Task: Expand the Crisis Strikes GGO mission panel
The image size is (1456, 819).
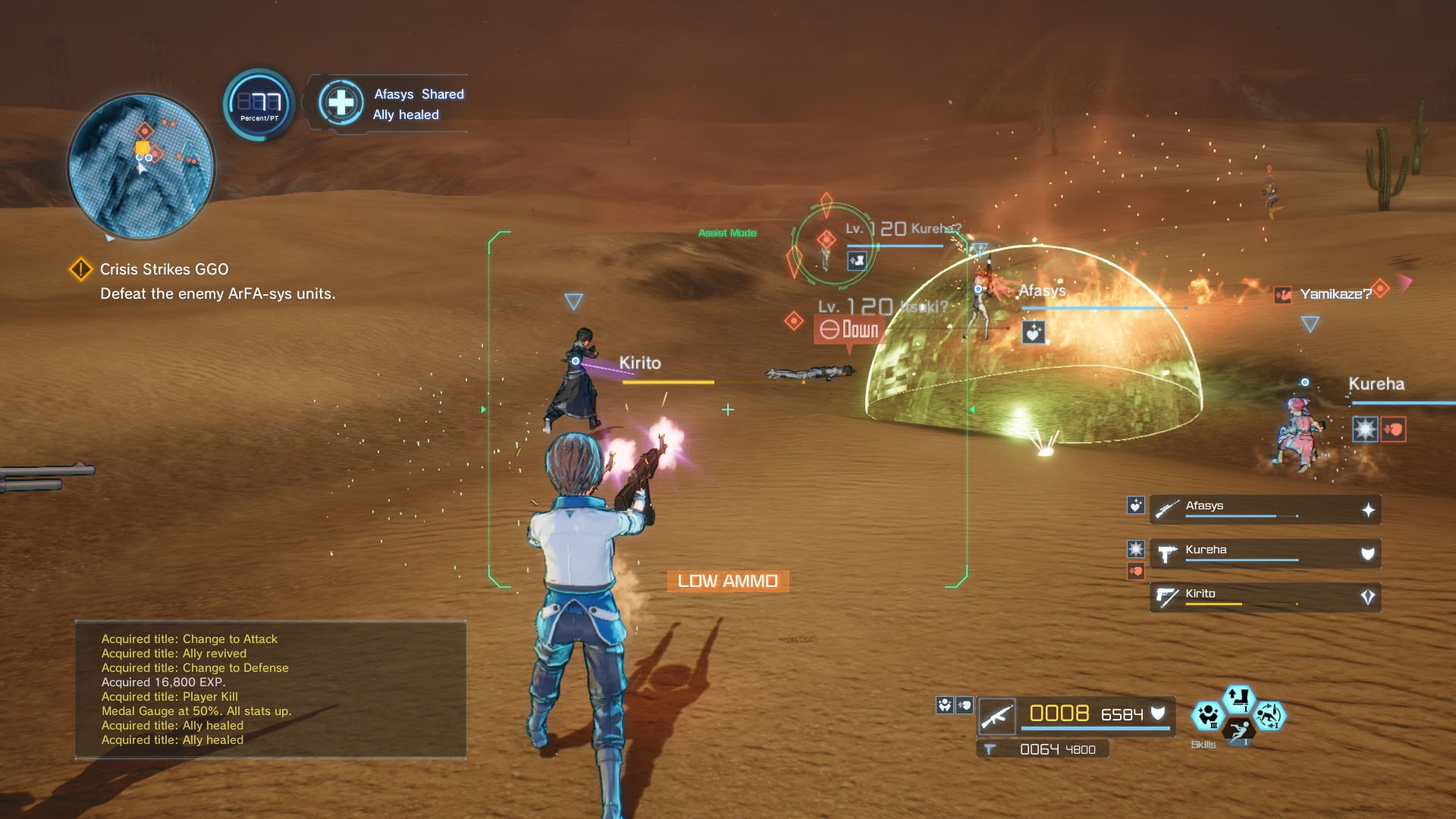Action: tap(205, 281)
